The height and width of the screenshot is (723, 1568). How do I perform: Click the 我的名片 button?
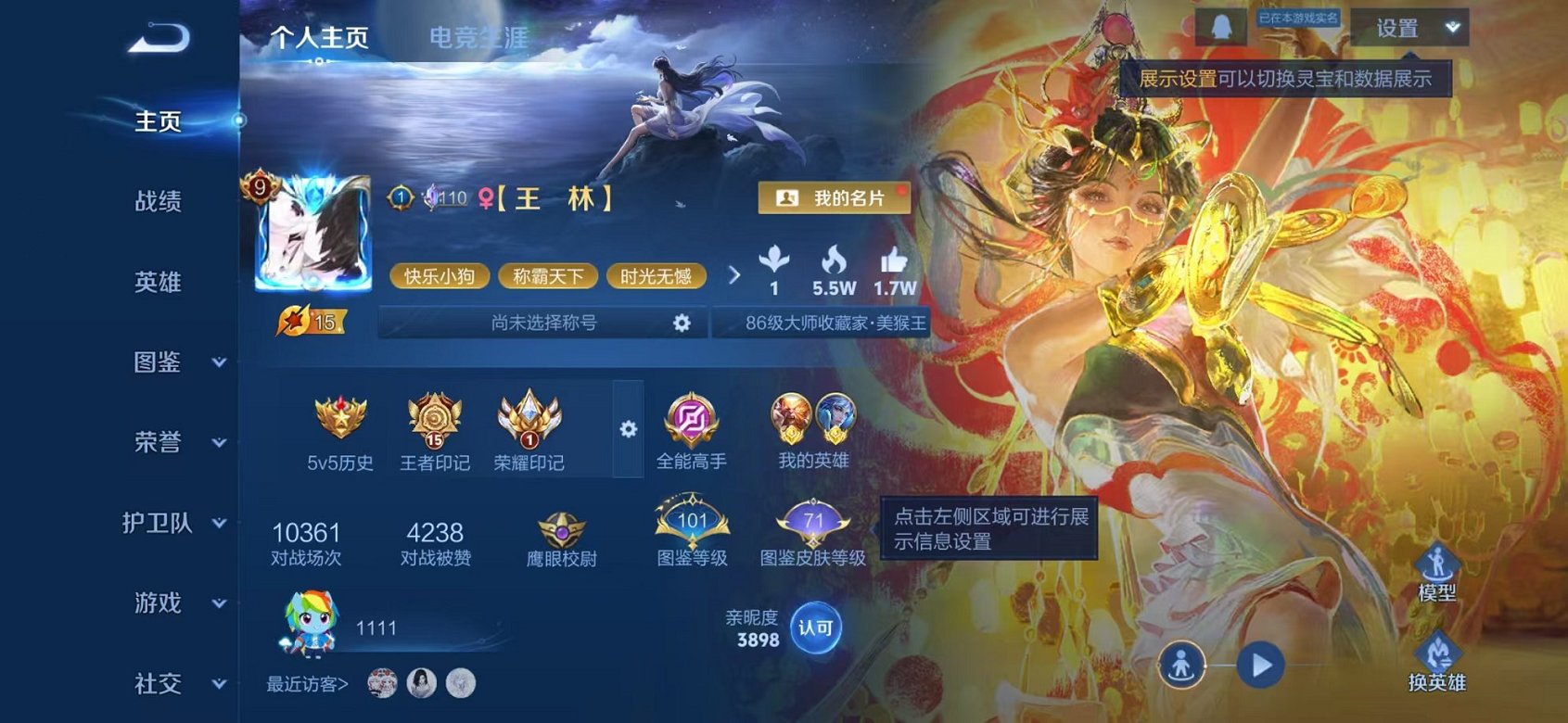834,198
